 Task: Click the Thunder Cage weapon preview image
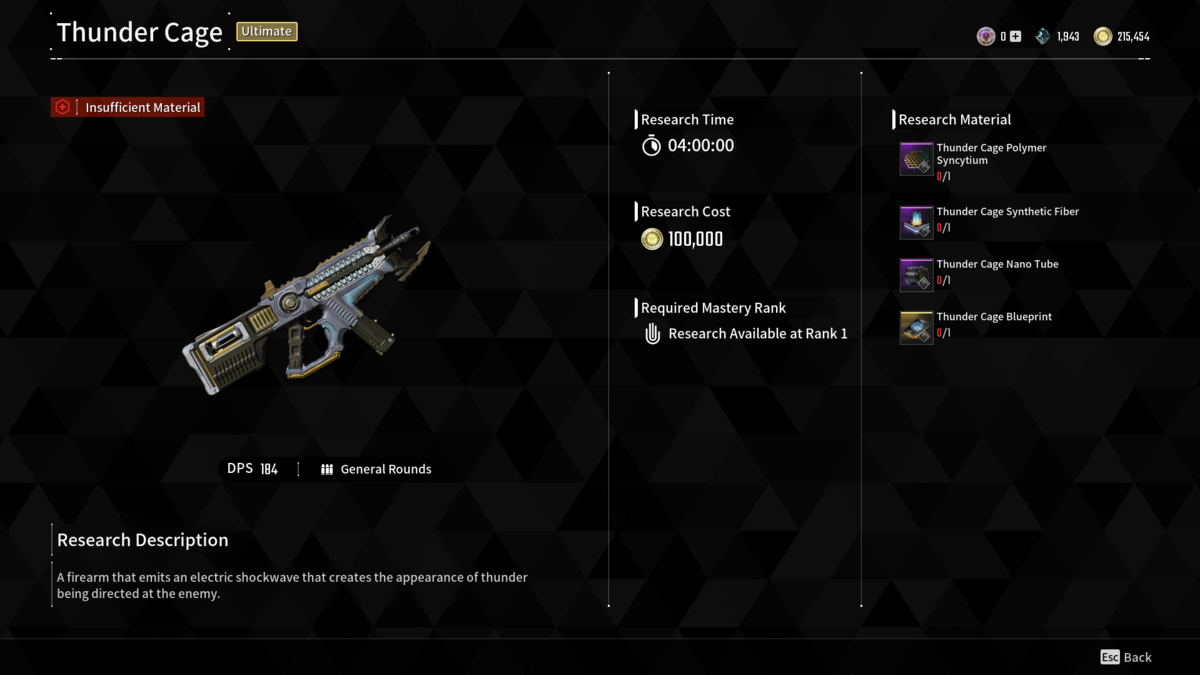pos(305,306)
